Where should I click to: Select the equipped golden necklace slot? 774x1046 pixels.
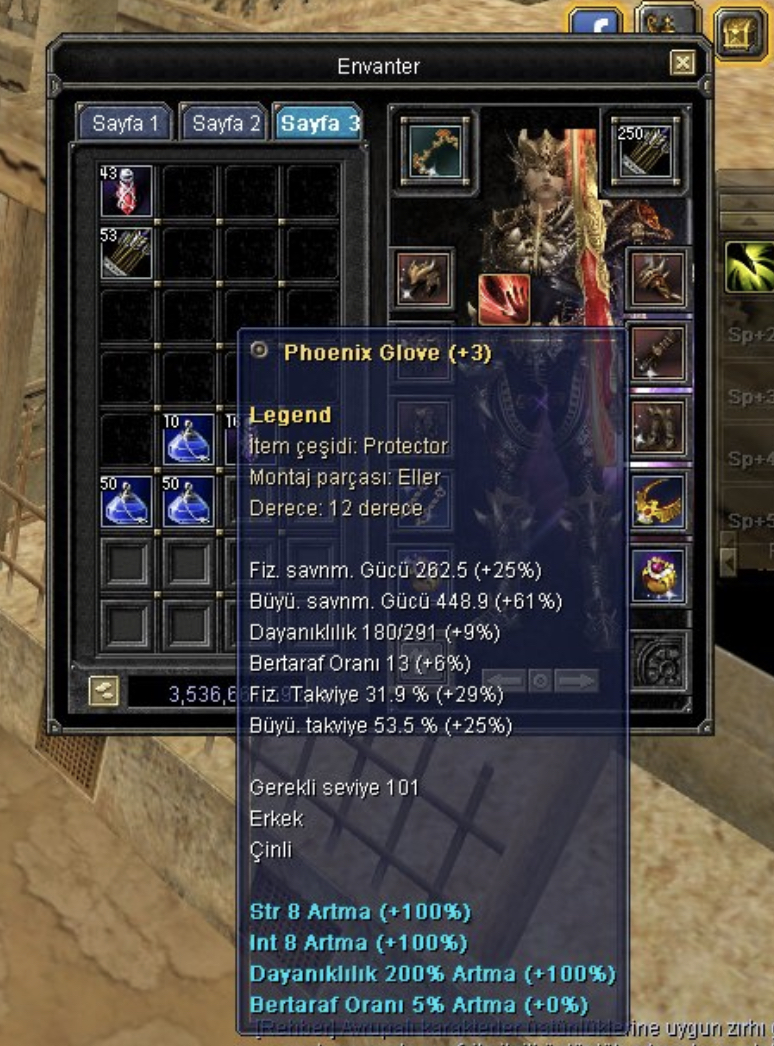point(659,502)
